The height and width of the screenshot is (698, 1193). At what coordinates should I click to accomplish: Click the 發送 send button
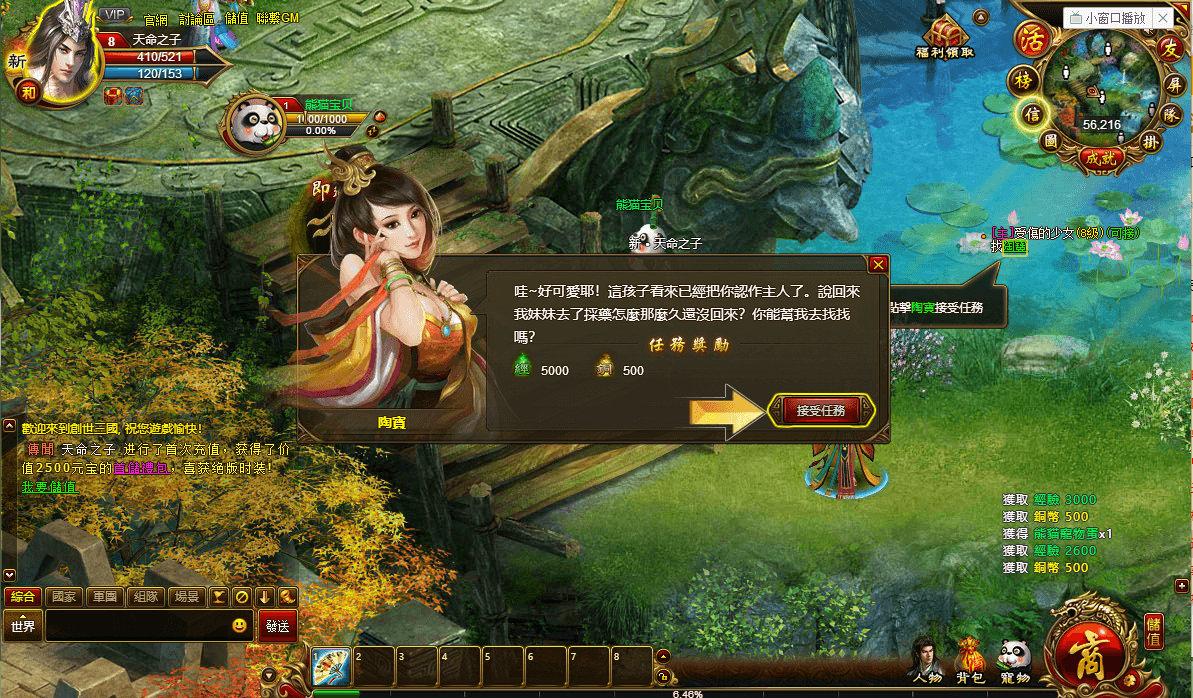[278, 627]
